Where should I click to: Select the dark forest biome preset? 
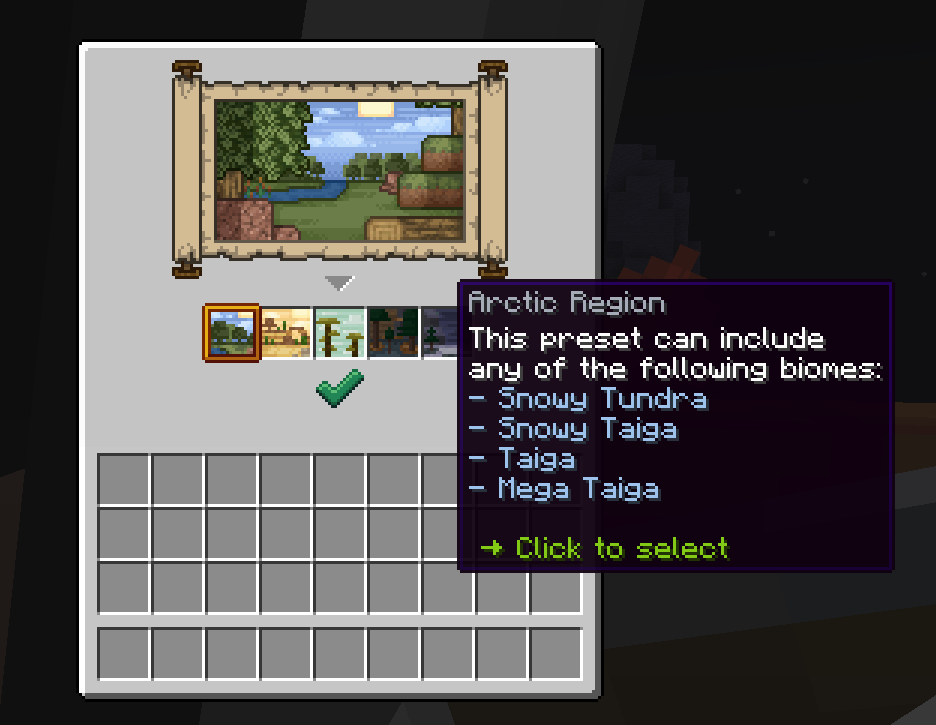pyautogui.click(x=393, y=332)
